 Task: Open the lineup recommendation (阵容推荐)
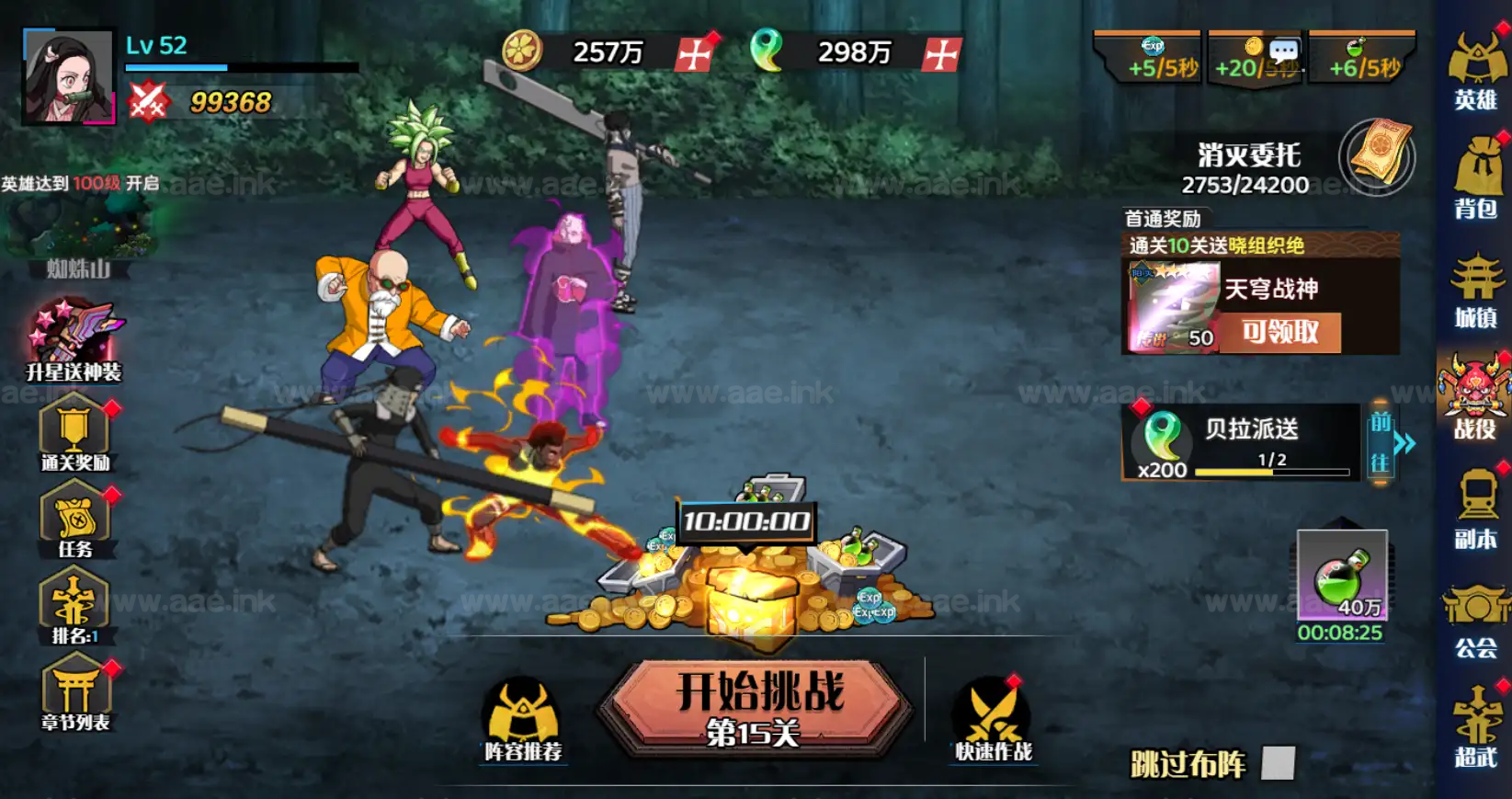523,720
